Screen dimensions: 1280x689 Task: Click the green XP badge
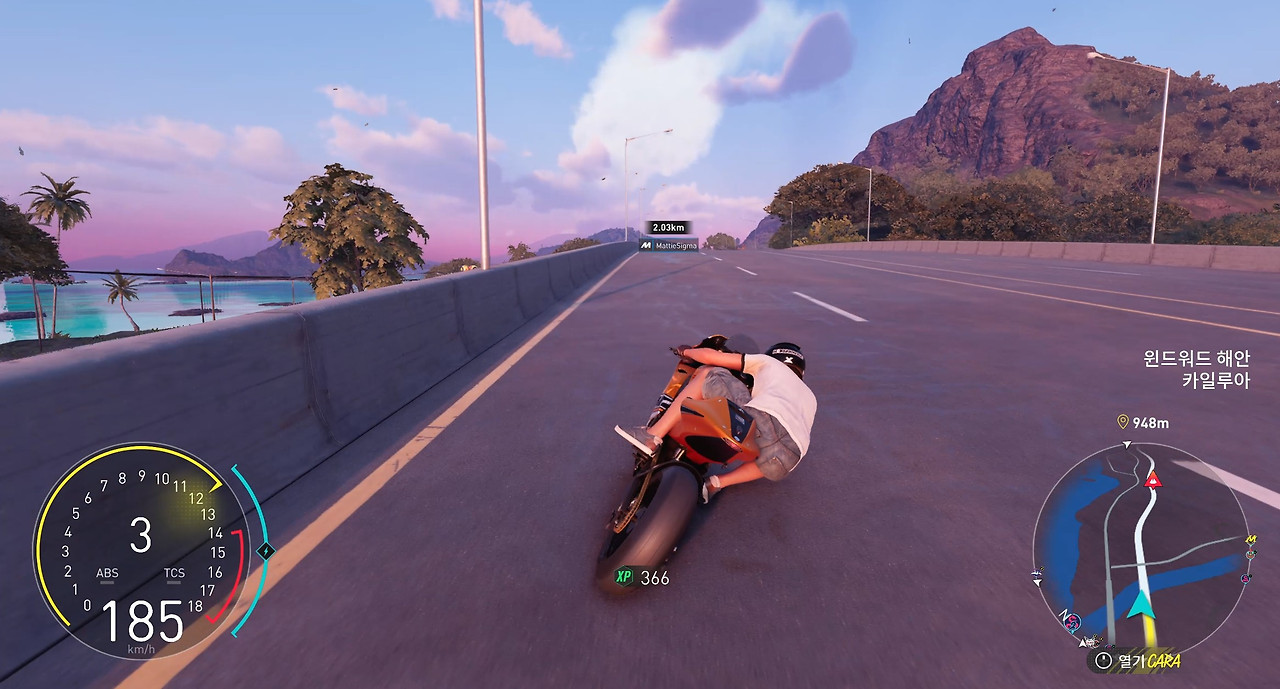pyautogui.click(x=624, y=577)
